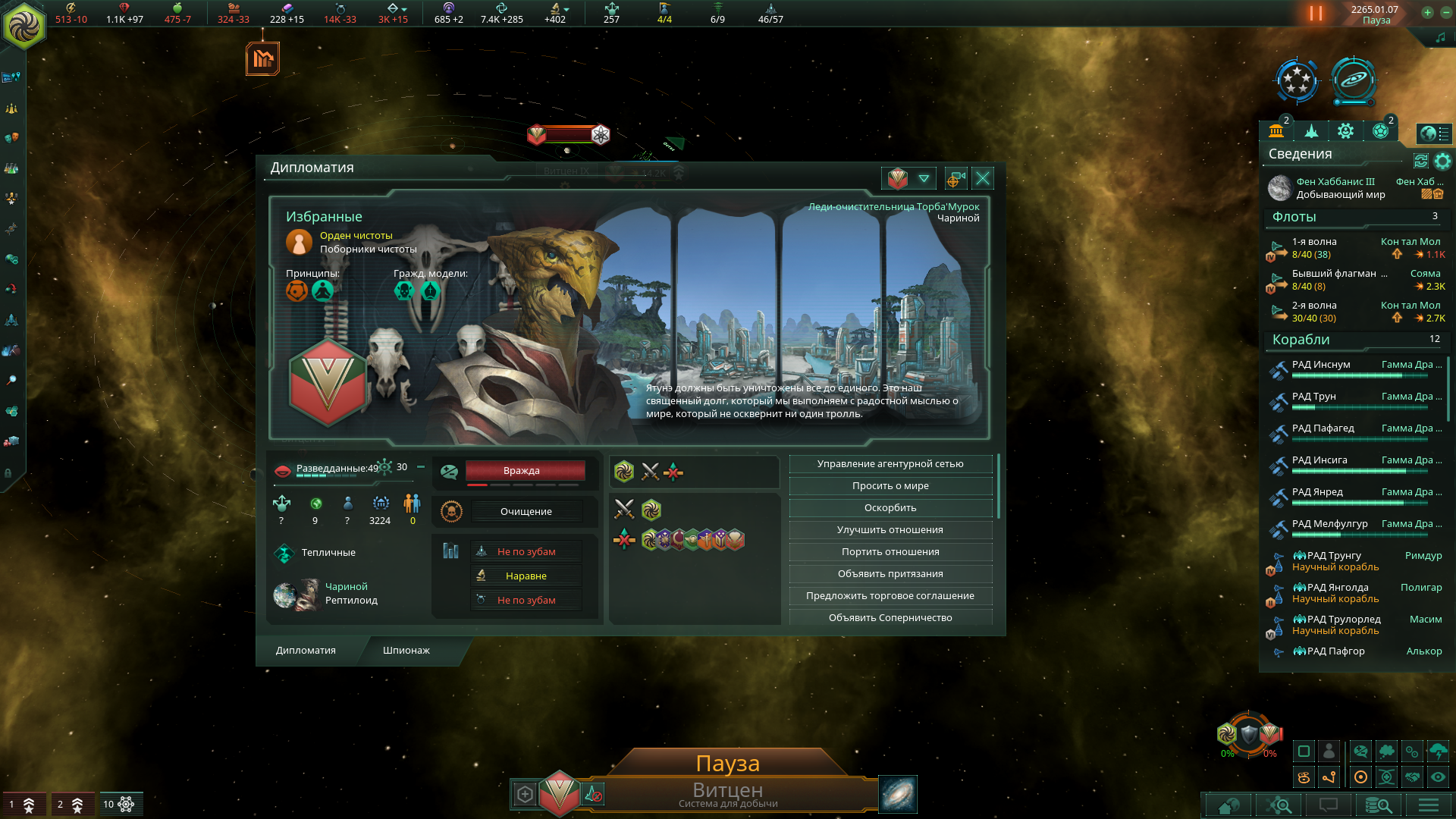This screenshot has width=1456, height=819.
Task: Choose 'Просить о мире' diplomatic action
Action: coord(890,486)
